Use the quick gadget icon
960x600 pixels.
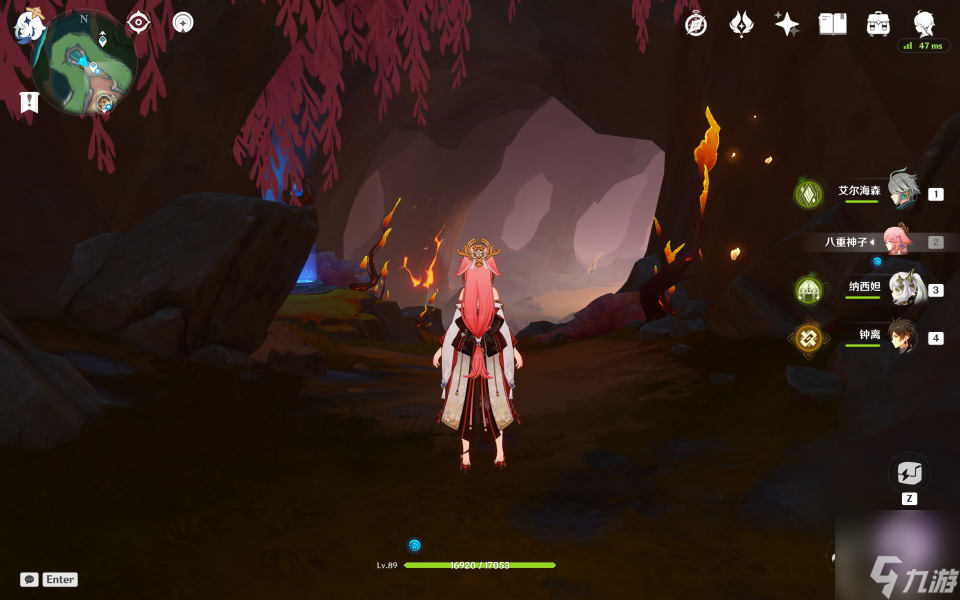(x=909, y=472)
